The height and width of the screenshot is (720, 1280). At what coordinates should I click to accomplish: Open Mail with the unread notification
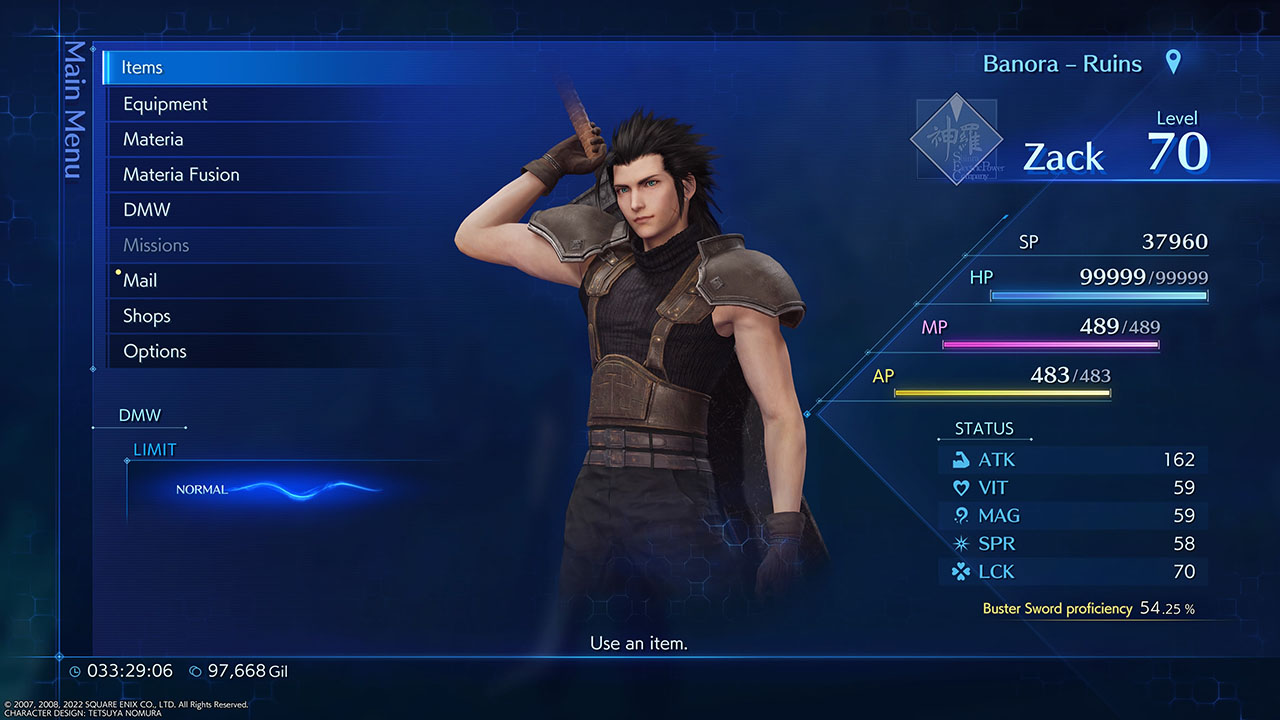pos(140,280)
